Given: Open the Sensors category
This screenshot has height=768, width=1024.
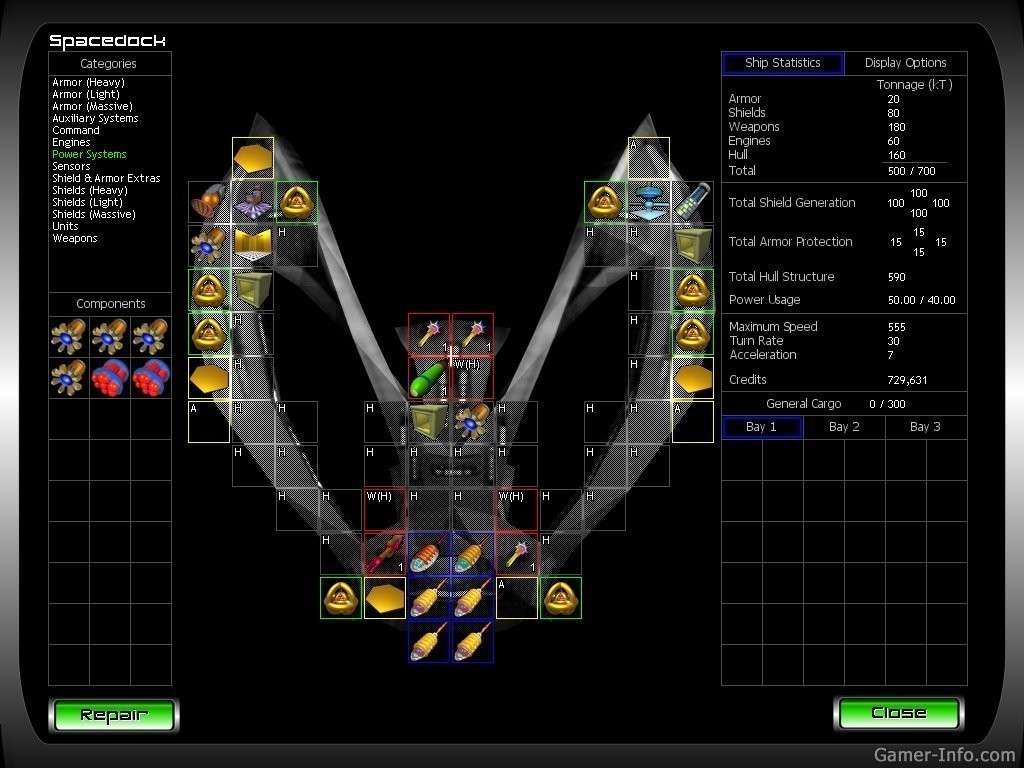Looking at the screenshot, I should pos(71,167).
